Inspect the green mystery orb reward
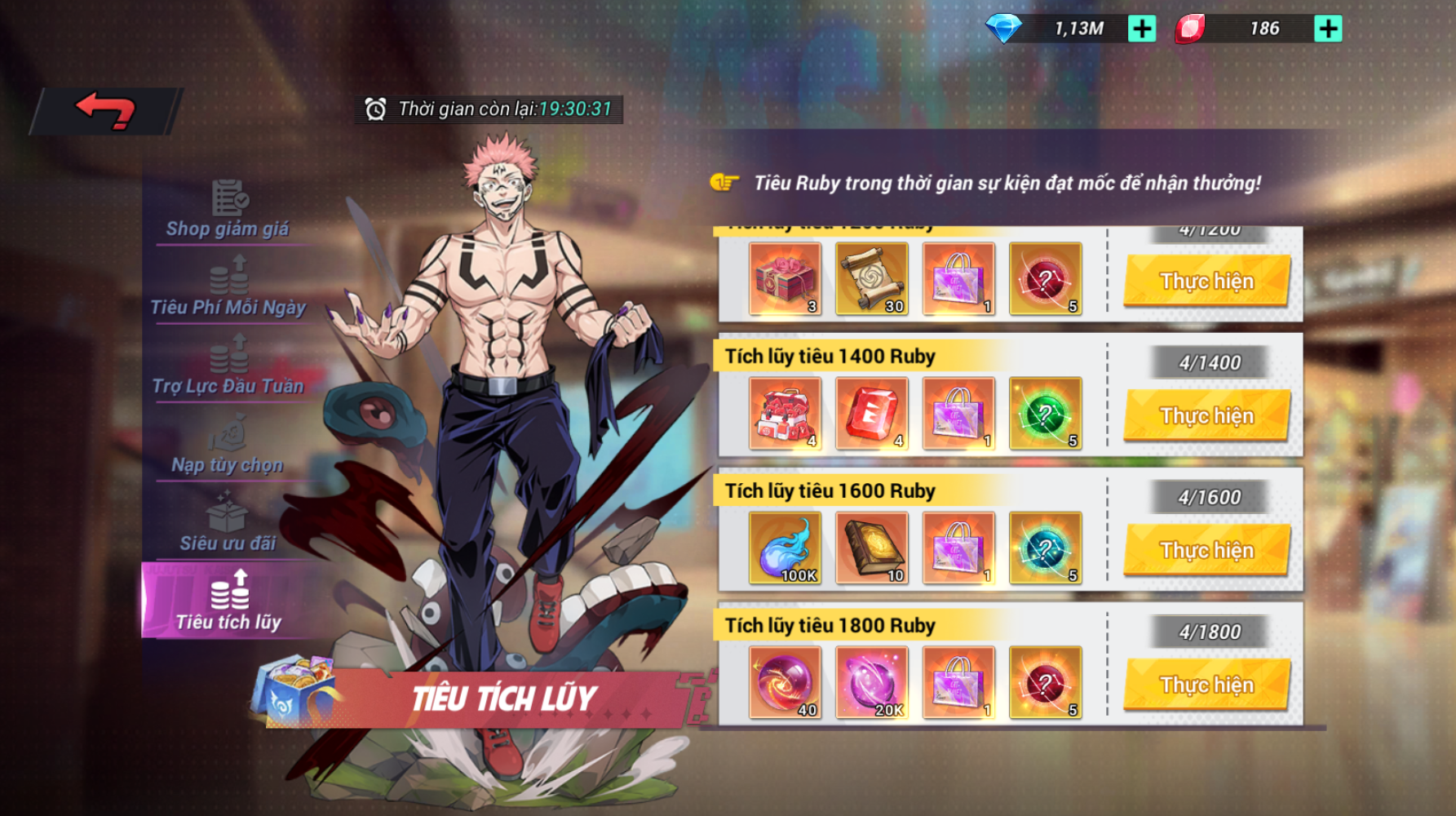1456x816 pixels. (x=1045, y=414)
